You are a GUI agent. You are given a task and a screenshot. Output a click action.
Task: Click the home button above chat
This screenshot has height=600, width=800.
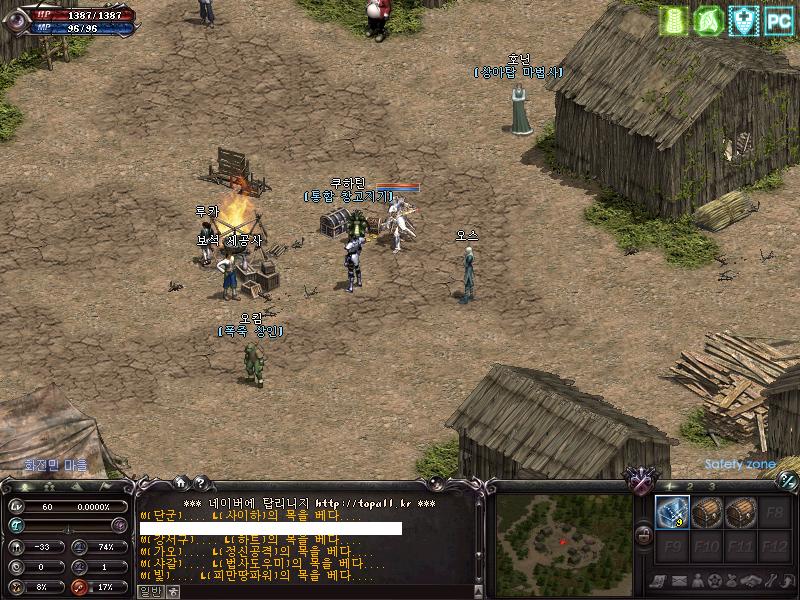point(180,482)
